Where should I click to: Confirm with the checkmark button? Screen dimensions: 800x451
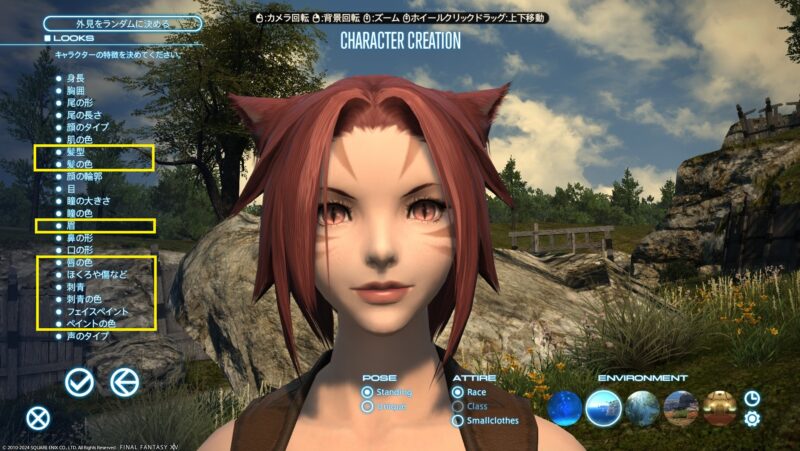tap(80, 381)
